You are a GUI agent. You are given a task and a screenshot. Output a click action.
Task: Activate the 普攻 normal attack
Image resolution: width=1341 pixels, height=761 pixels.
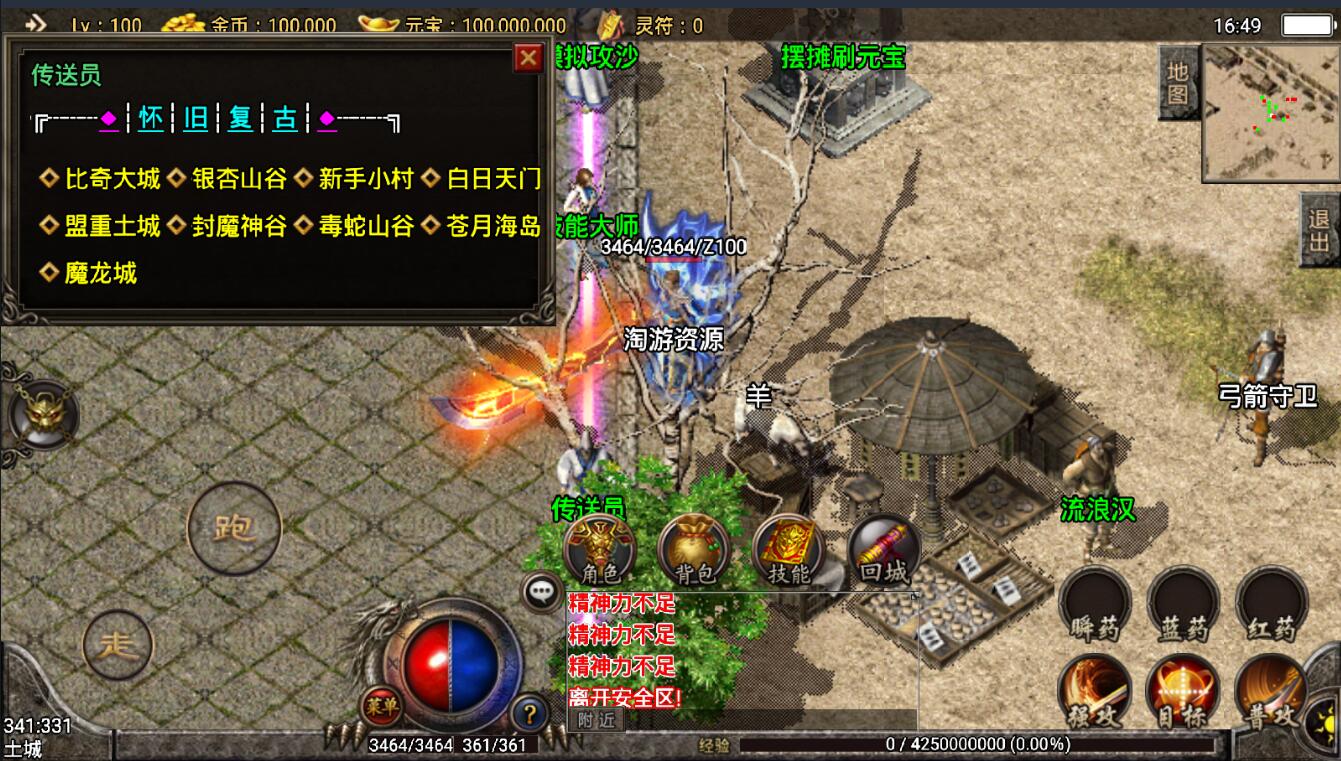coord(1271,692)
